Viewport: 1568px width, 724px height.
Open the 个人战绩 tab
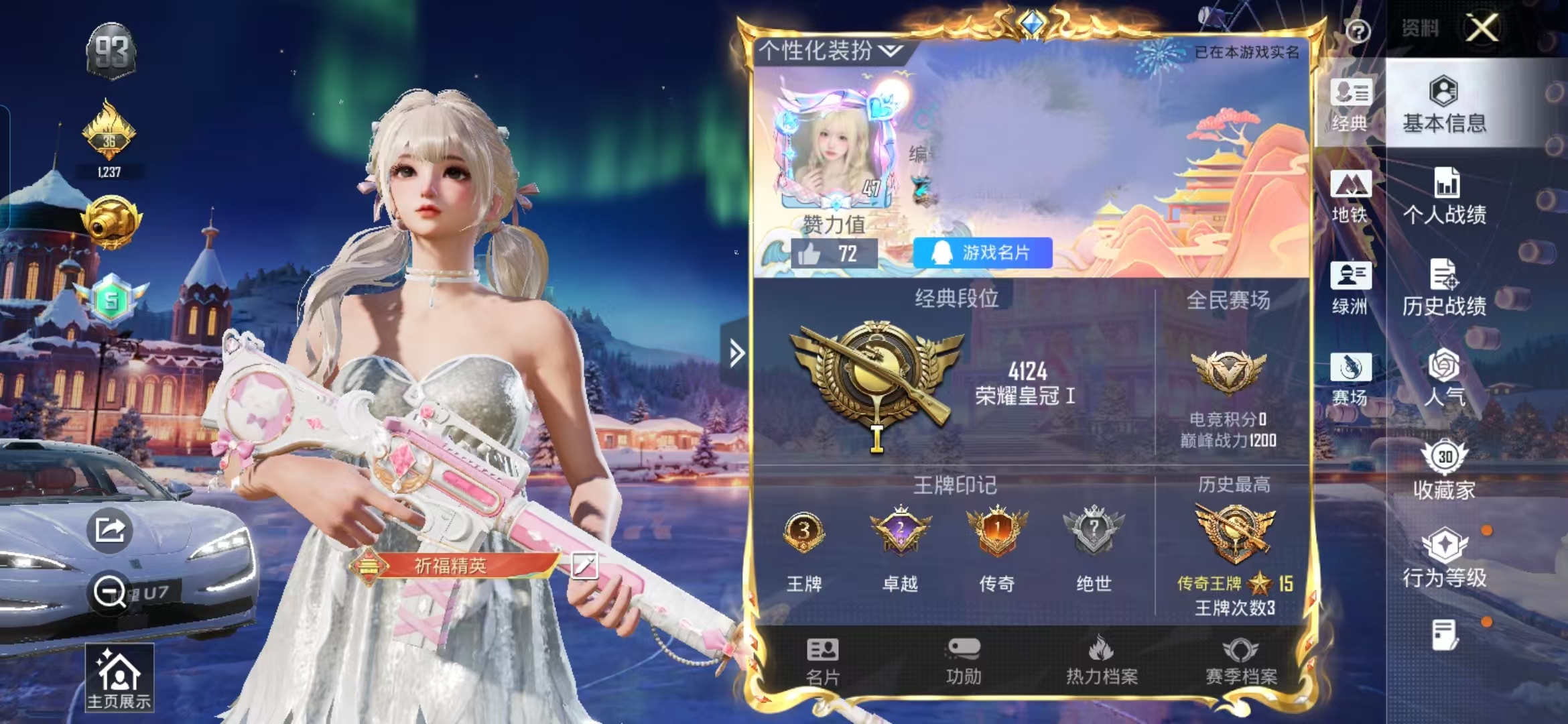click(1444, 197)
